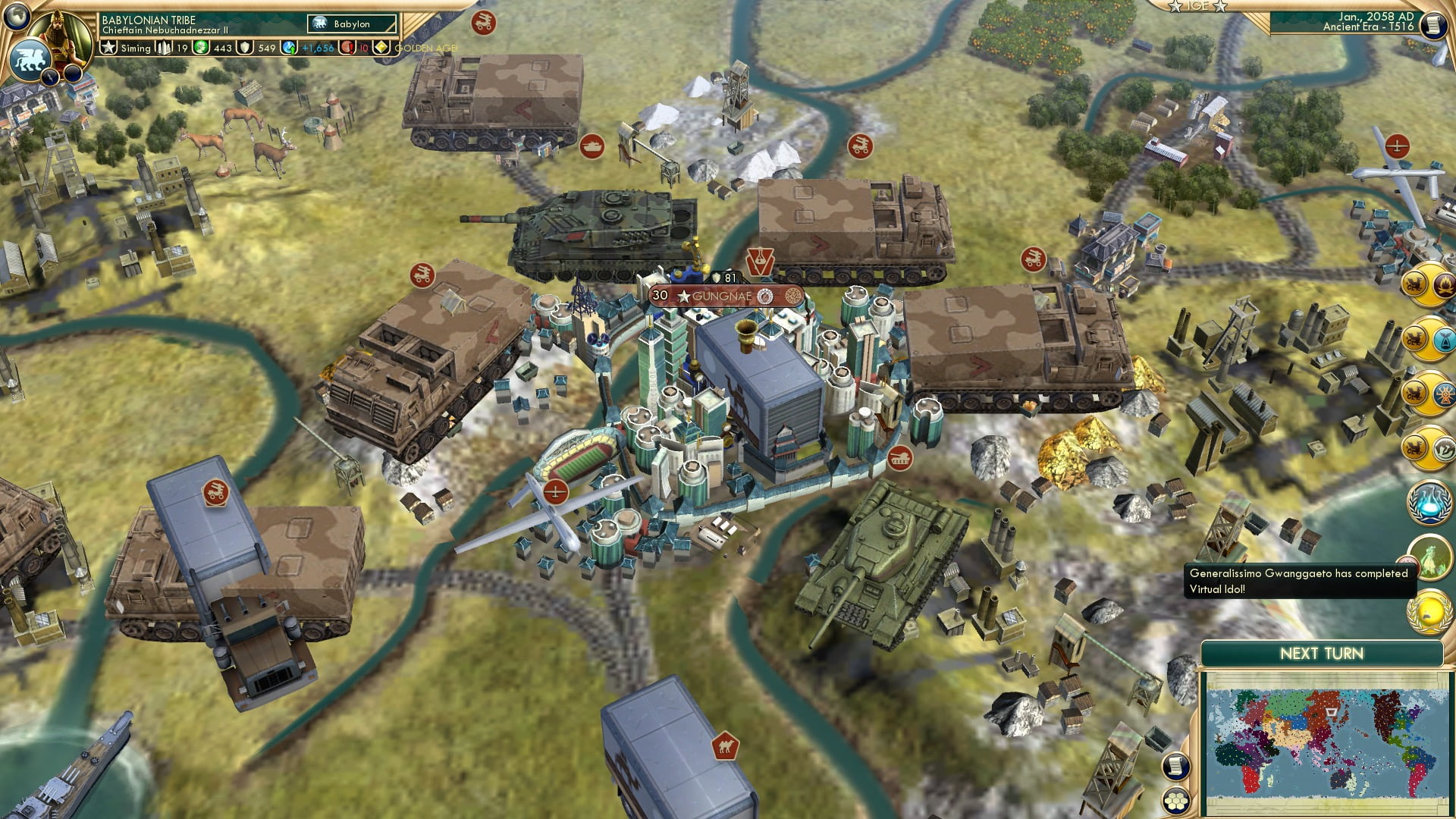Viewport: 1456px width, 819px height.
Task: Click the Siming faith star icon
Action: 108,48
